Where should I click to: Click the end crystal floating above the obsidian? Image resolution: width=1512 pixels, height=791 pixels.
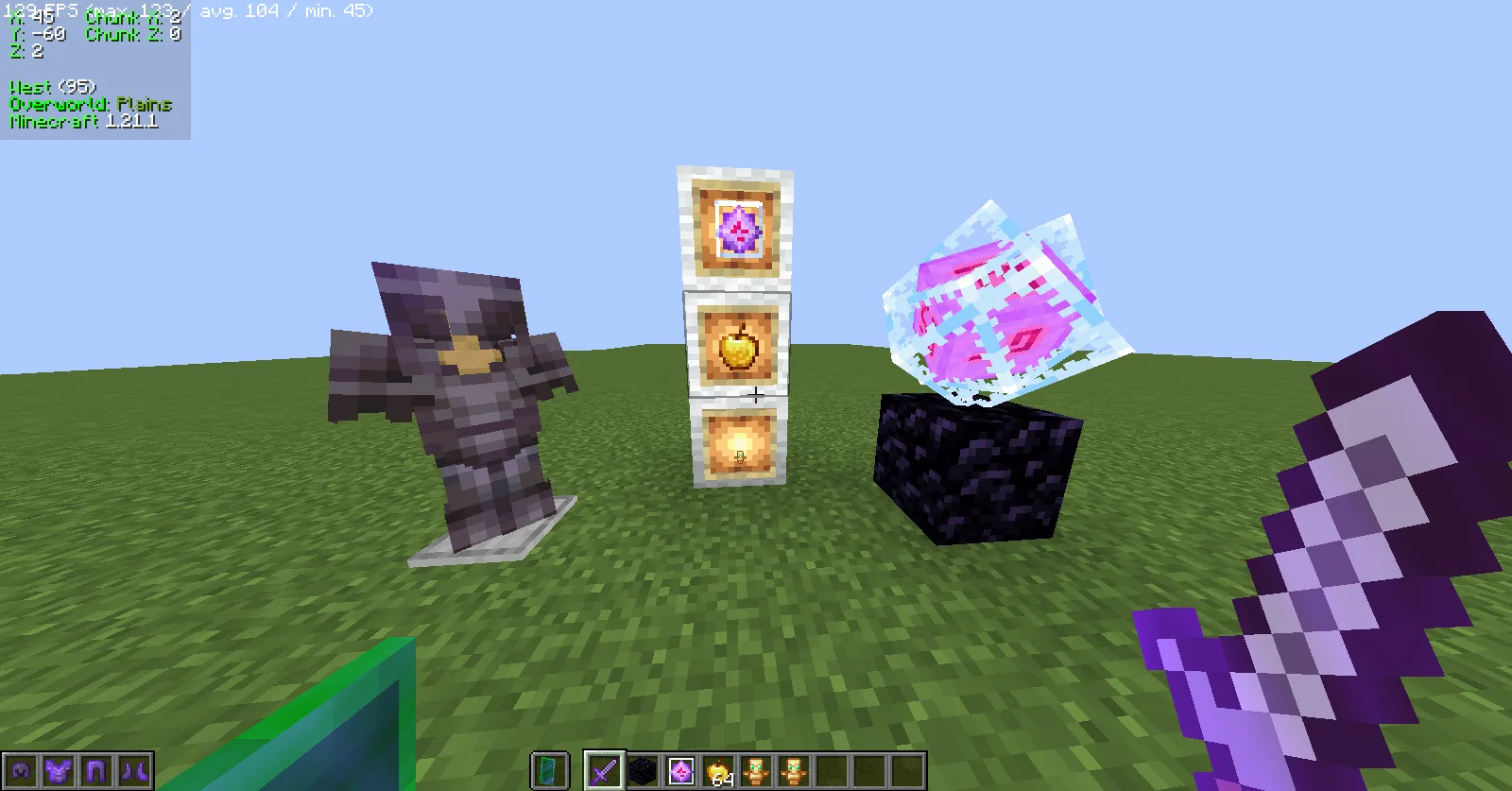(x=1002, y=302)
